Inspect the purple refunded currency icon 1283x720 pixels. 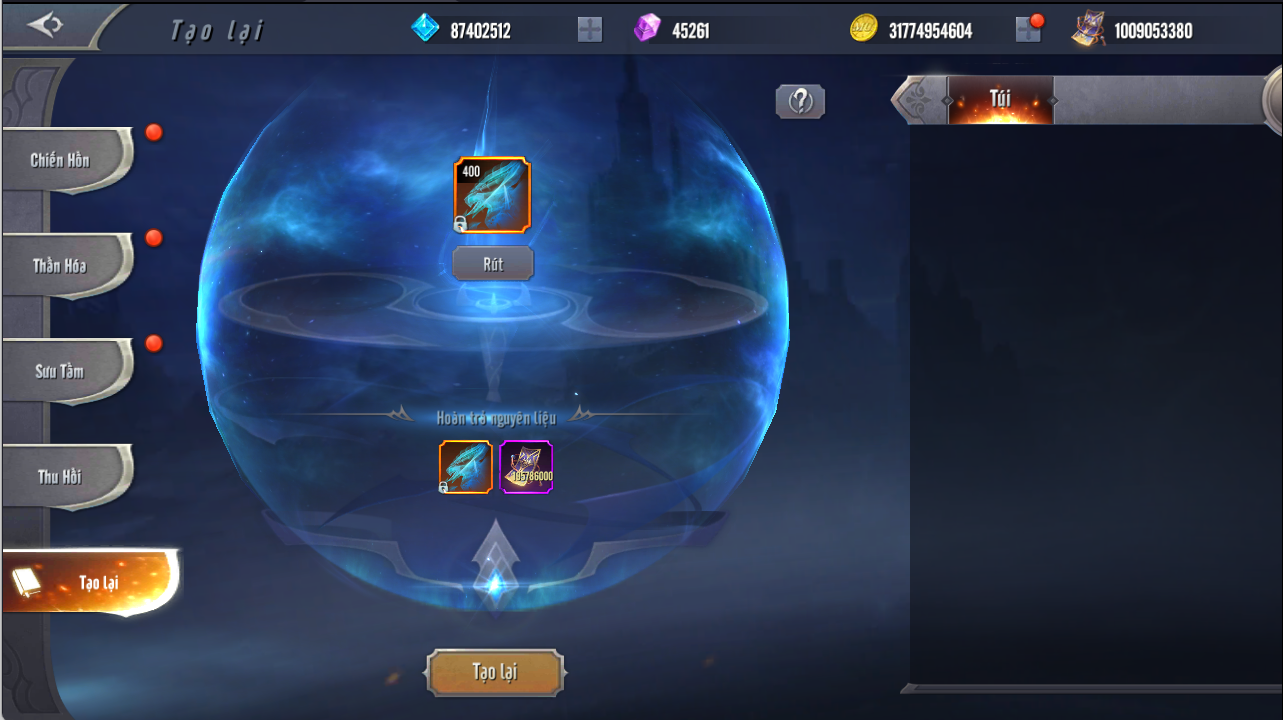tap(526, 467)
